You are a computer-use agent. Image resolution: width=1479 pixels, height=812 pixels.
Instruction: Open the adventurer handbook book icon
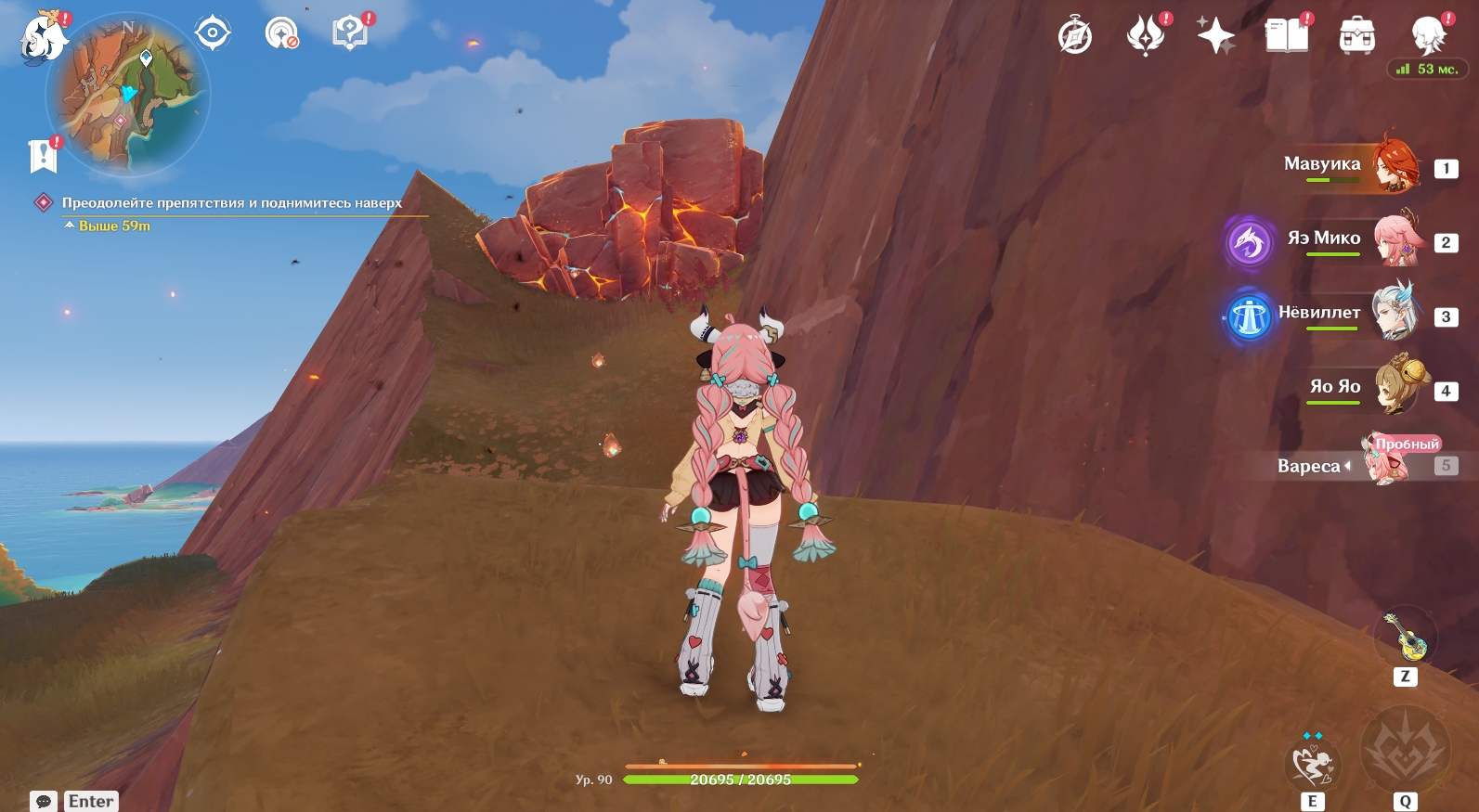coord(1286,37)
